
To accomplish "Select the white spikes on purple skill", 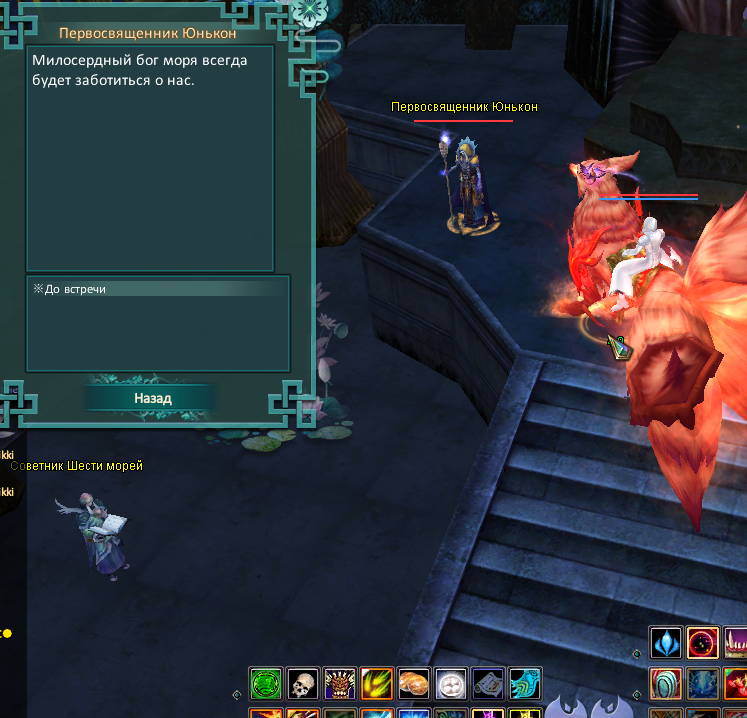I will 736,644.
